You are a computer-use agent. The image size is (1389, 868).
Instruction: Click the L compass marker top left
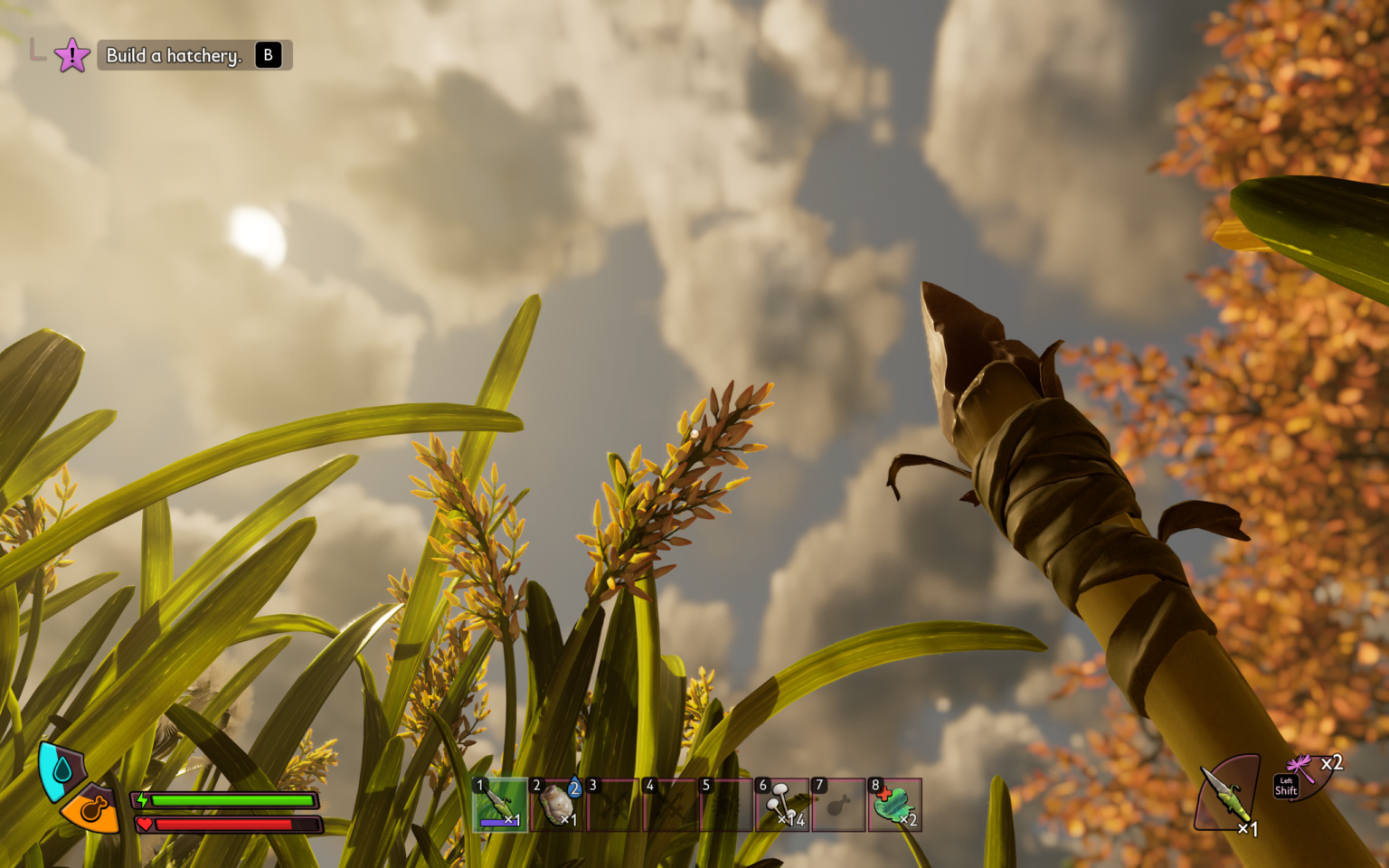pos(38,52)
